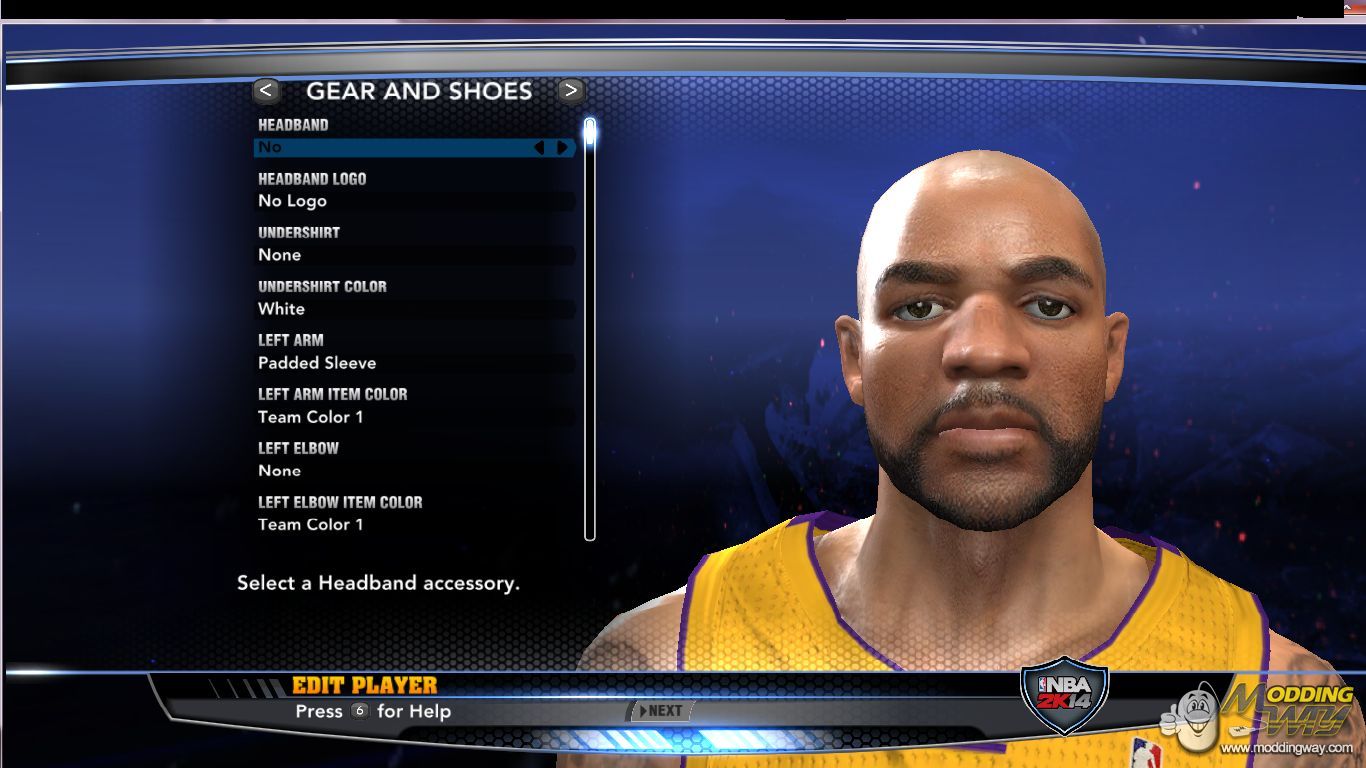Cycle Headband value with right stepper arrow

(563, 147)
